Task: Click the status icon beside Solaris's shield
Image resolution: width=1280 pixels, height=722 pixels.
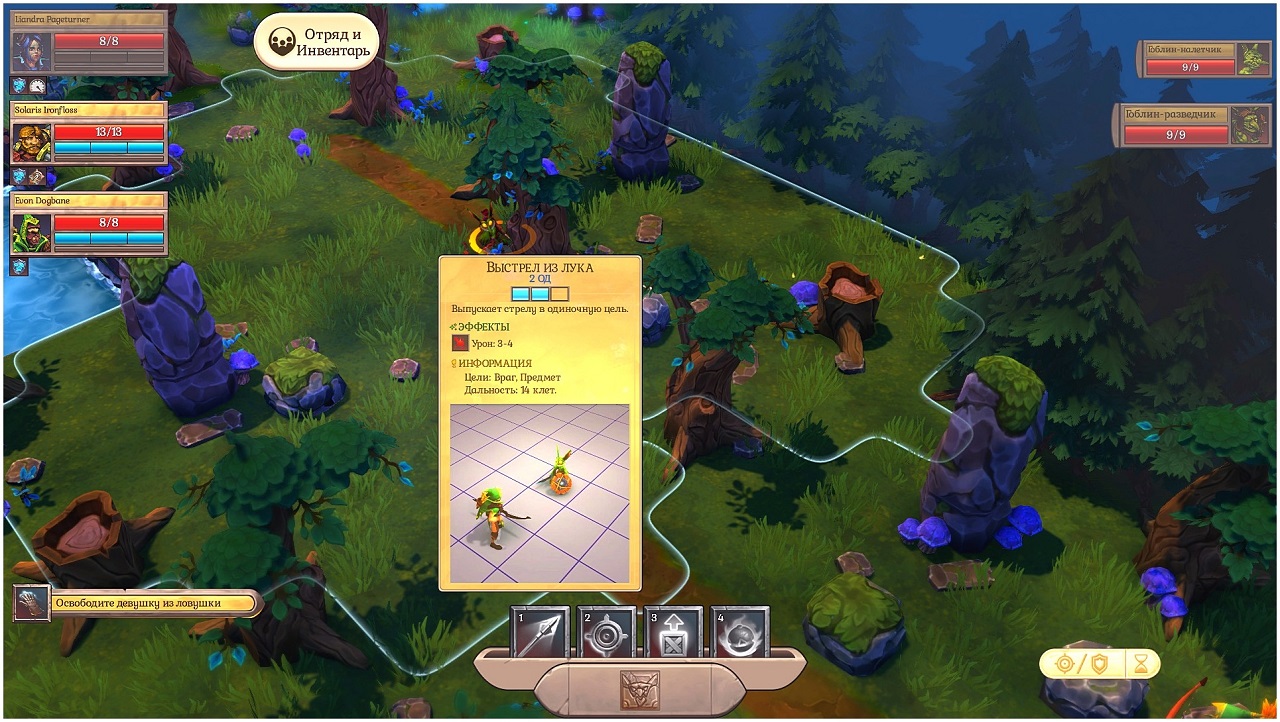Action: click(37, 176)
